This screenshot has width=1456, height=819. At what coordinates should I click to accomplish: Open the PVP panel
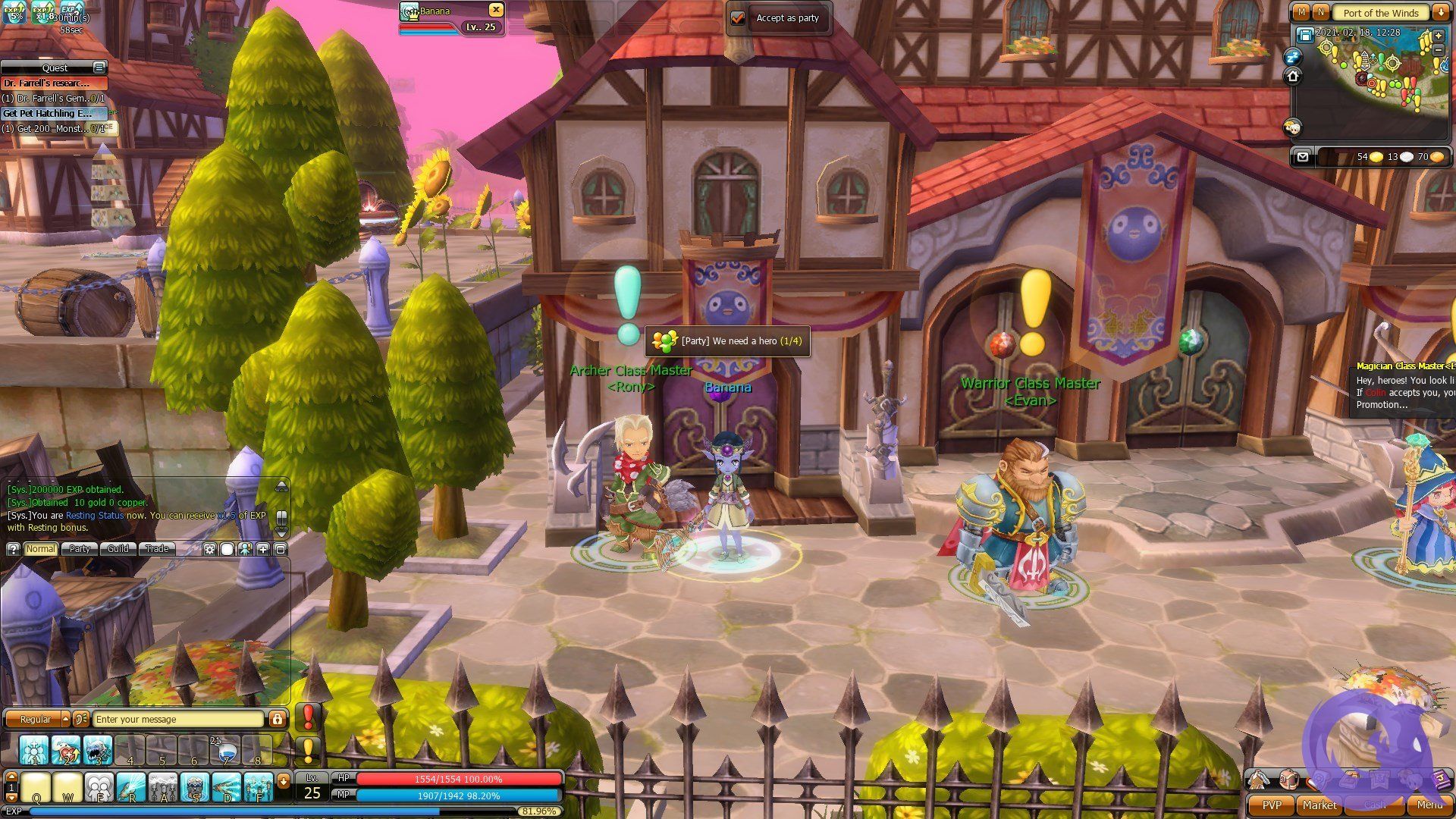pos(1271,805)
